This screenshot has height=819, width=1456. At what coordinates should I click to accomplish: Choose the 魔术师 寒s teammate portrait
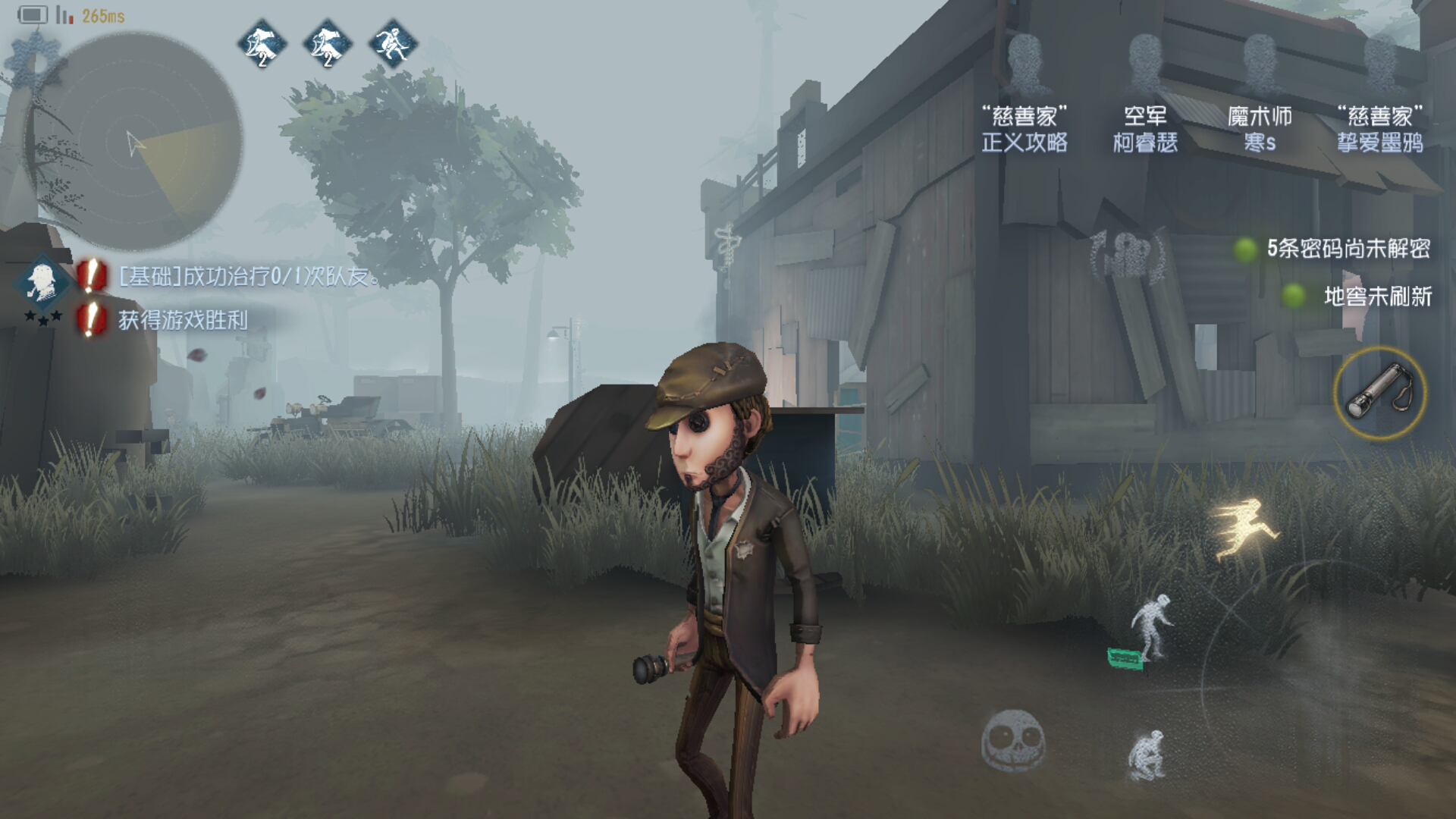pyautogui.click(x=1260, y=64)
